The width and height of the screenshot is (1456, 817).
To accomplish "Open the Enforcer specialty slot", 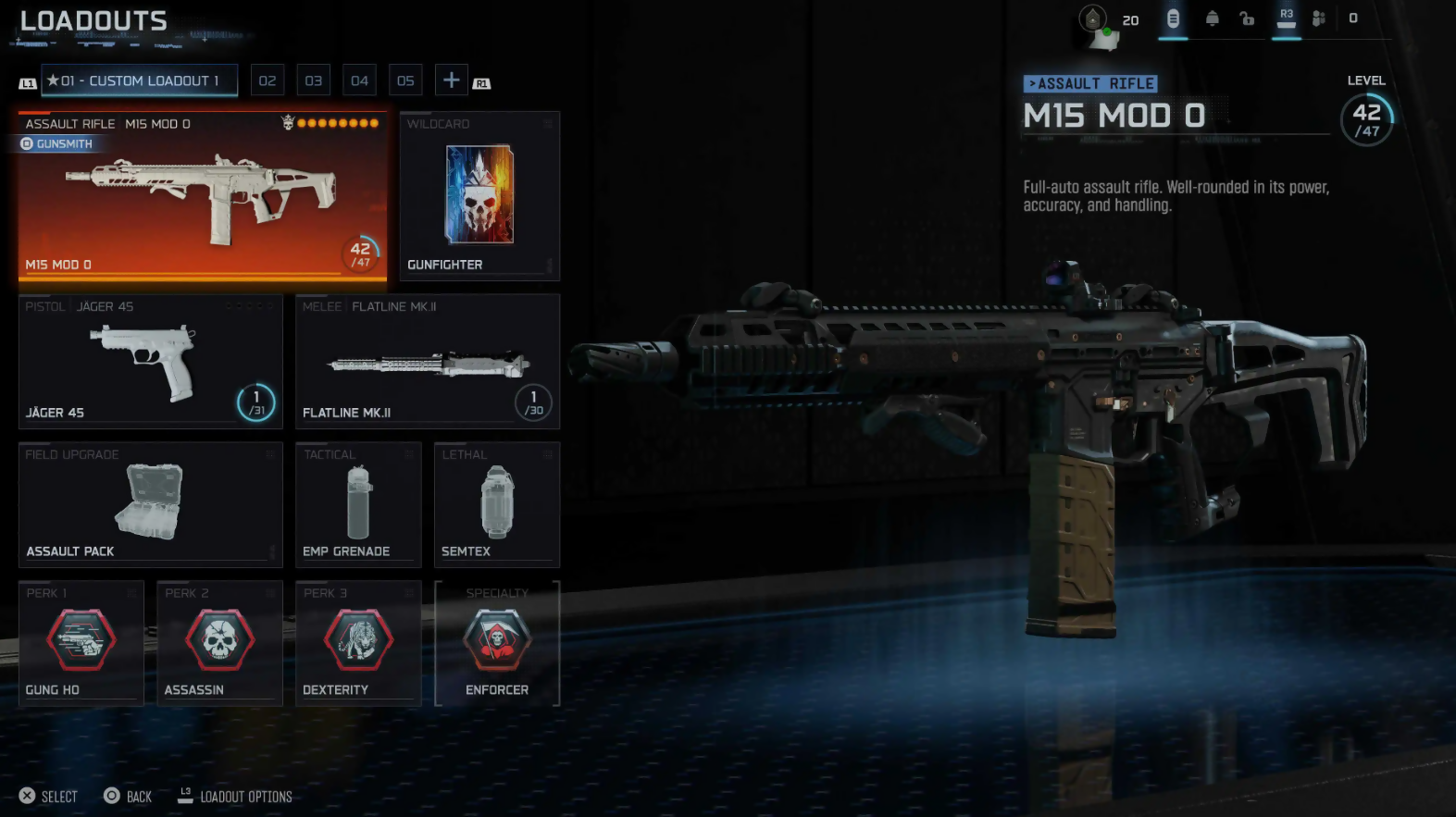I will (497, 644).
